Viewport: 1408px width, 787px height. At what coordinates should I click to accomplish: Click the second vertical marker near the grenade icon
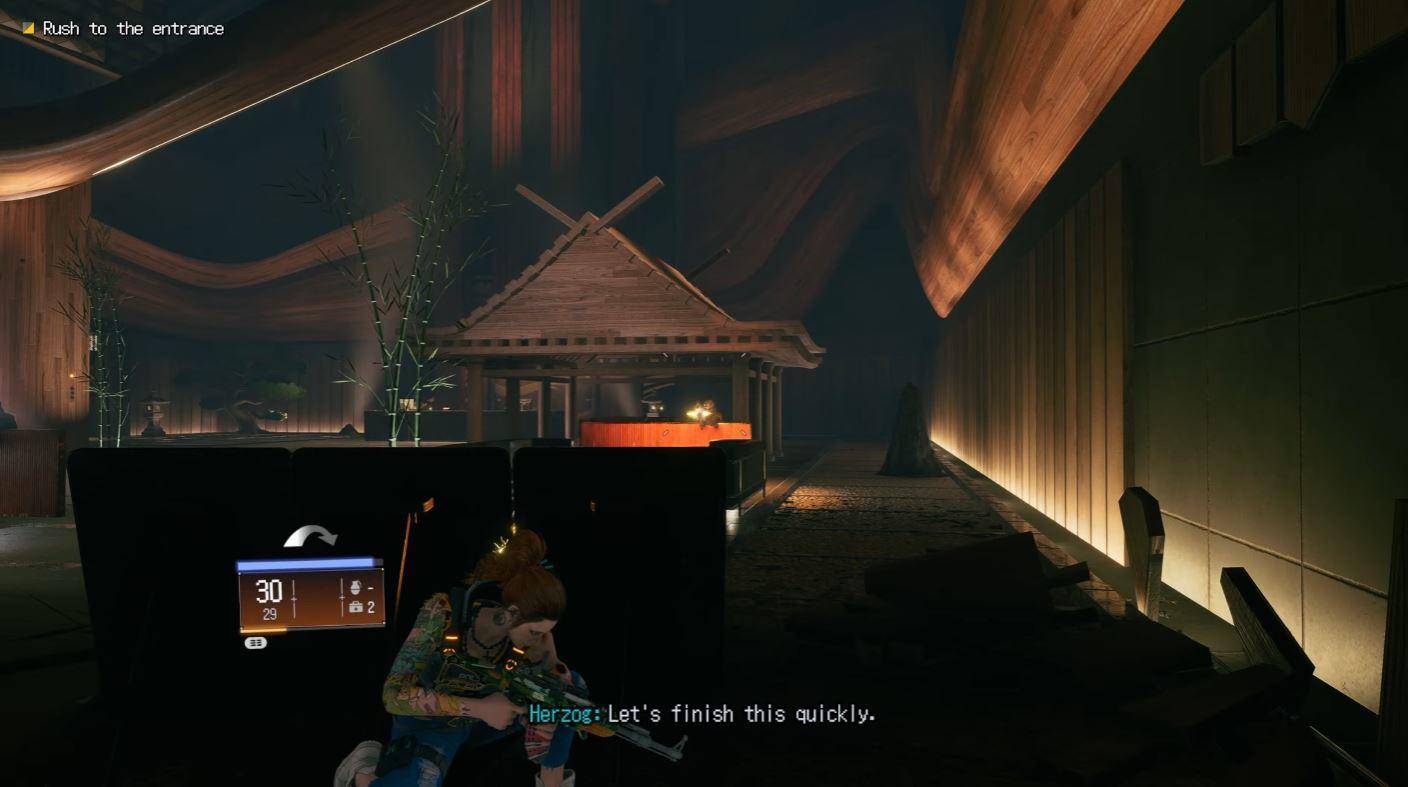click(x=342, y=598)
